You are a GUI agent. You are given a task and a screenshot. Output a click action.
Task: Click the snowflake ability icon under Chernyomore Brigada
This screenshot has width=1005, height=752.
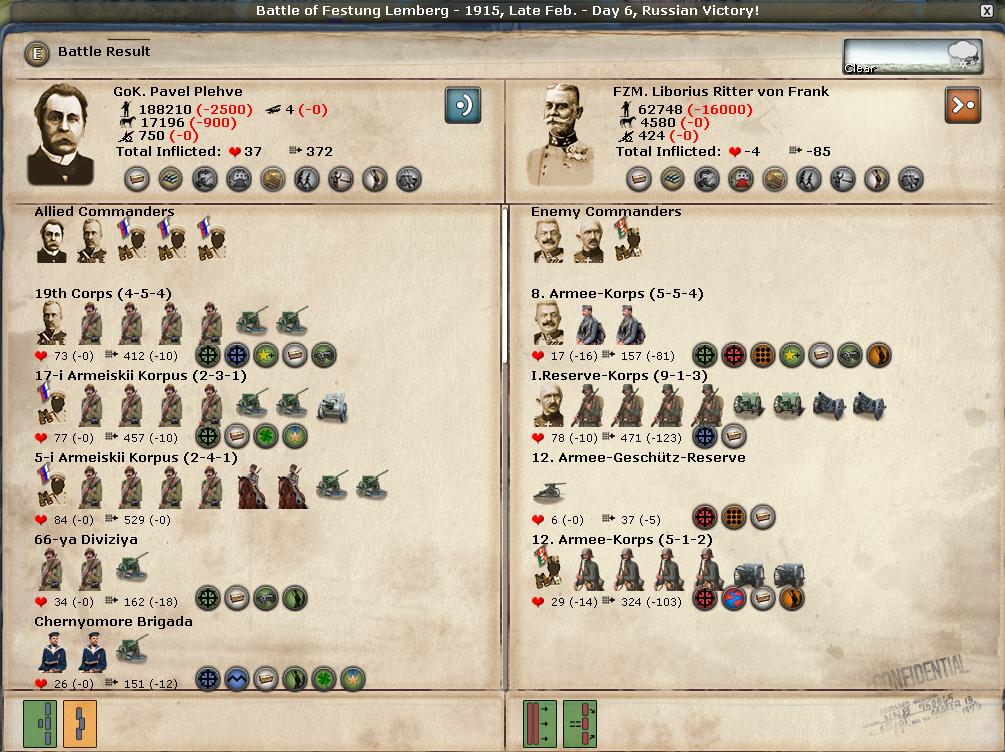208,681
